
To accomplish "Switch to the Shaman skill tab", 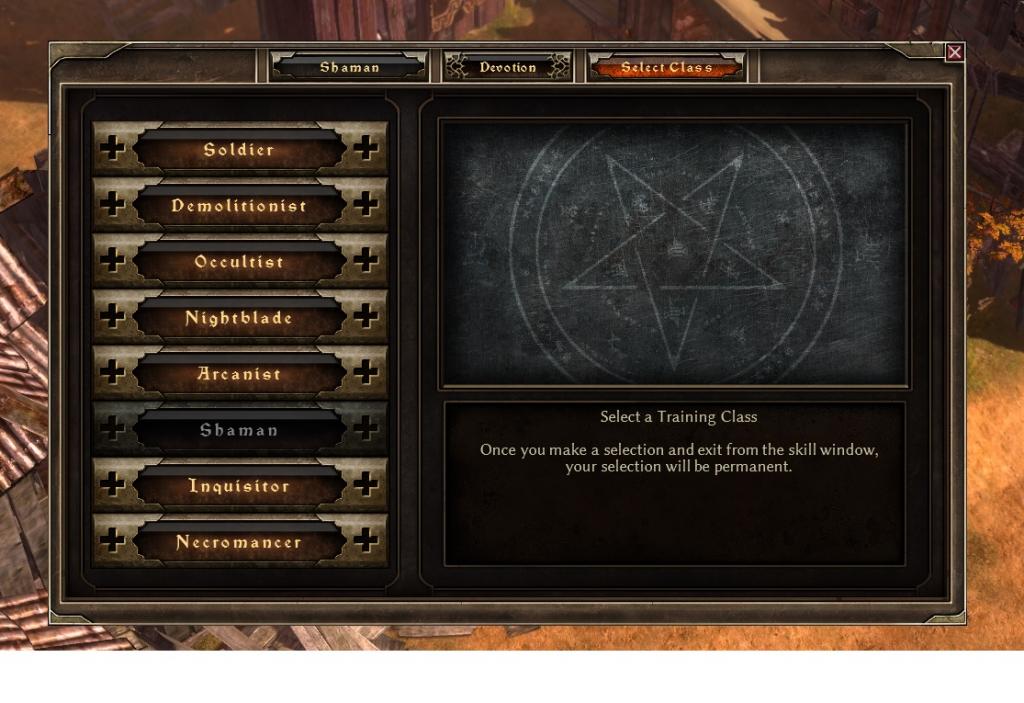I will click(349, 67).
